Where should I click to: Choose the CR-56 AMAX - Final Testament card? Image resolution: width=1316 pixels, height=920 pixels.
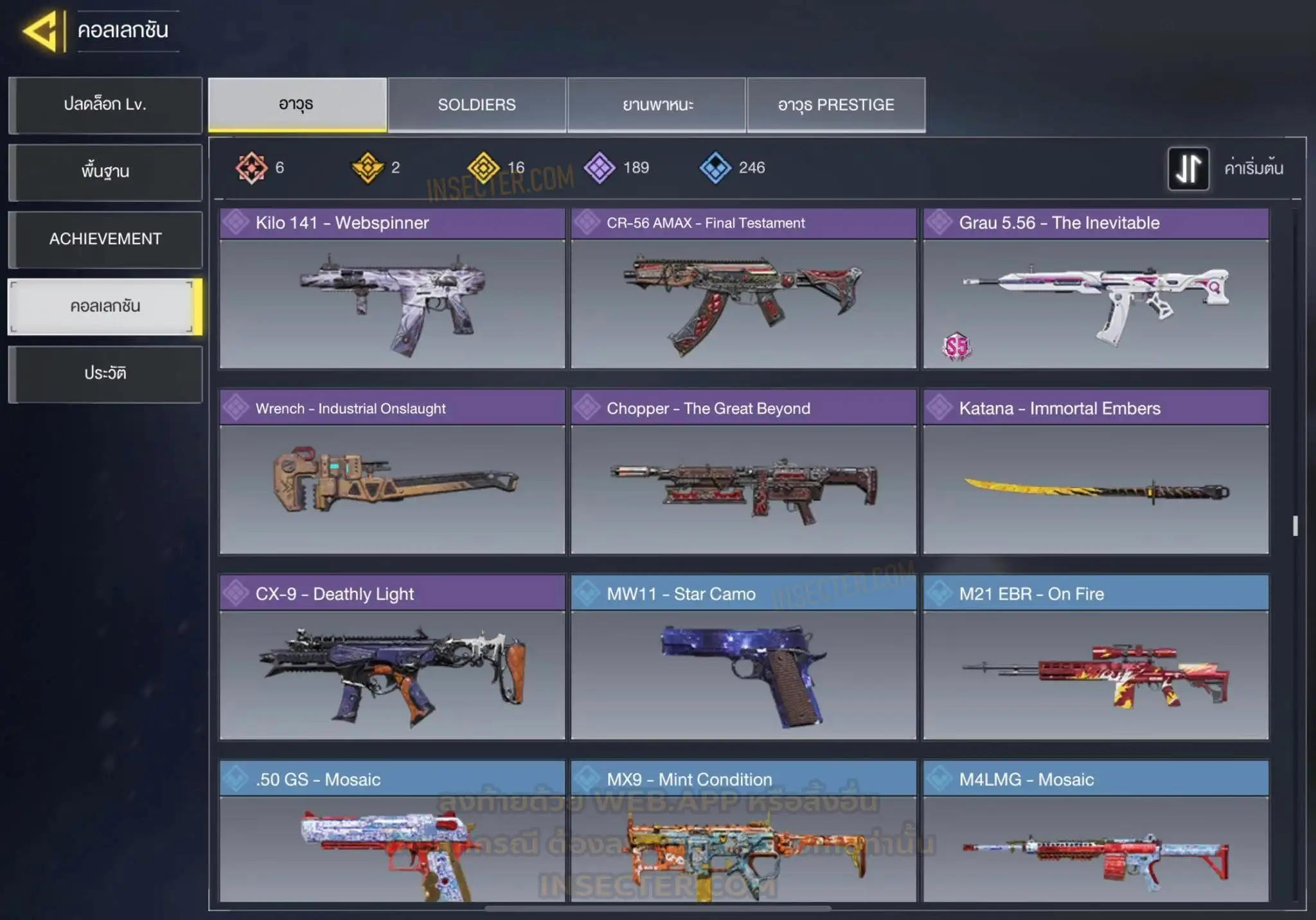pos(743,289)
